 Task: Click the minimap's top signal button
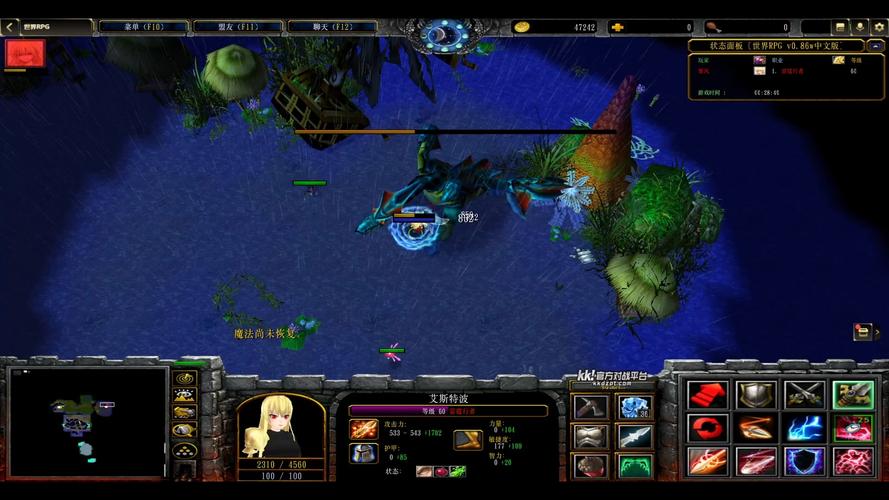click(184, 378)
